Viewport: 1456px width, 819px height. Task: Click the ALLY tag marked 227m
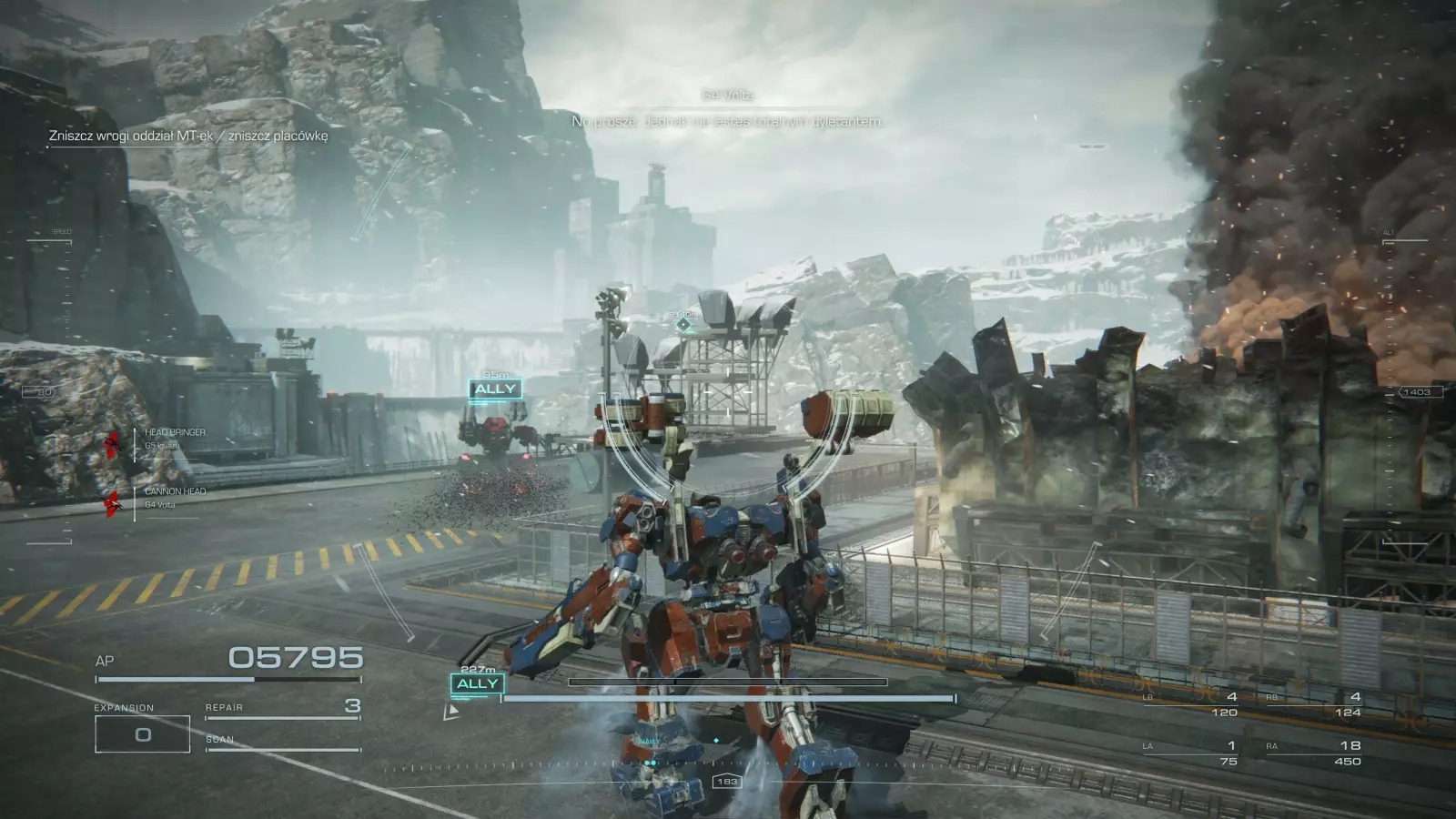(478, 683)
